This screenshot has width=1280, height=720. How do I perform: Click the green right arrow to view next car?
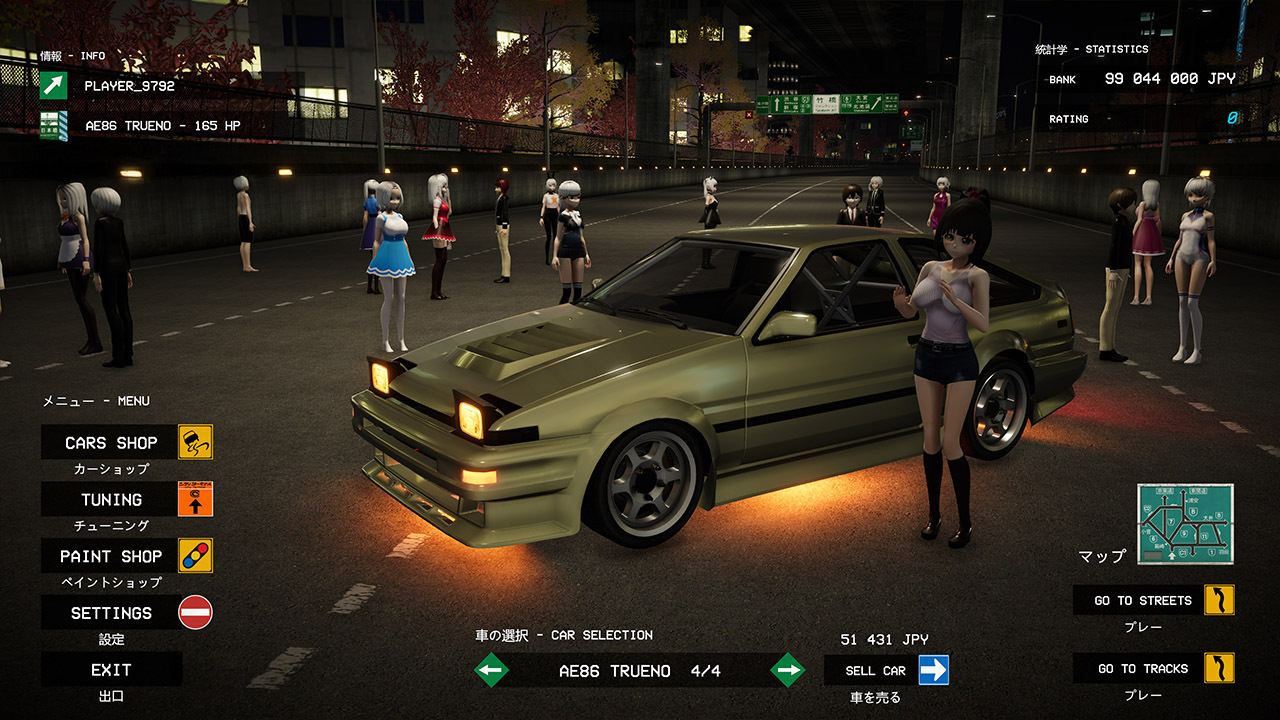786,671
